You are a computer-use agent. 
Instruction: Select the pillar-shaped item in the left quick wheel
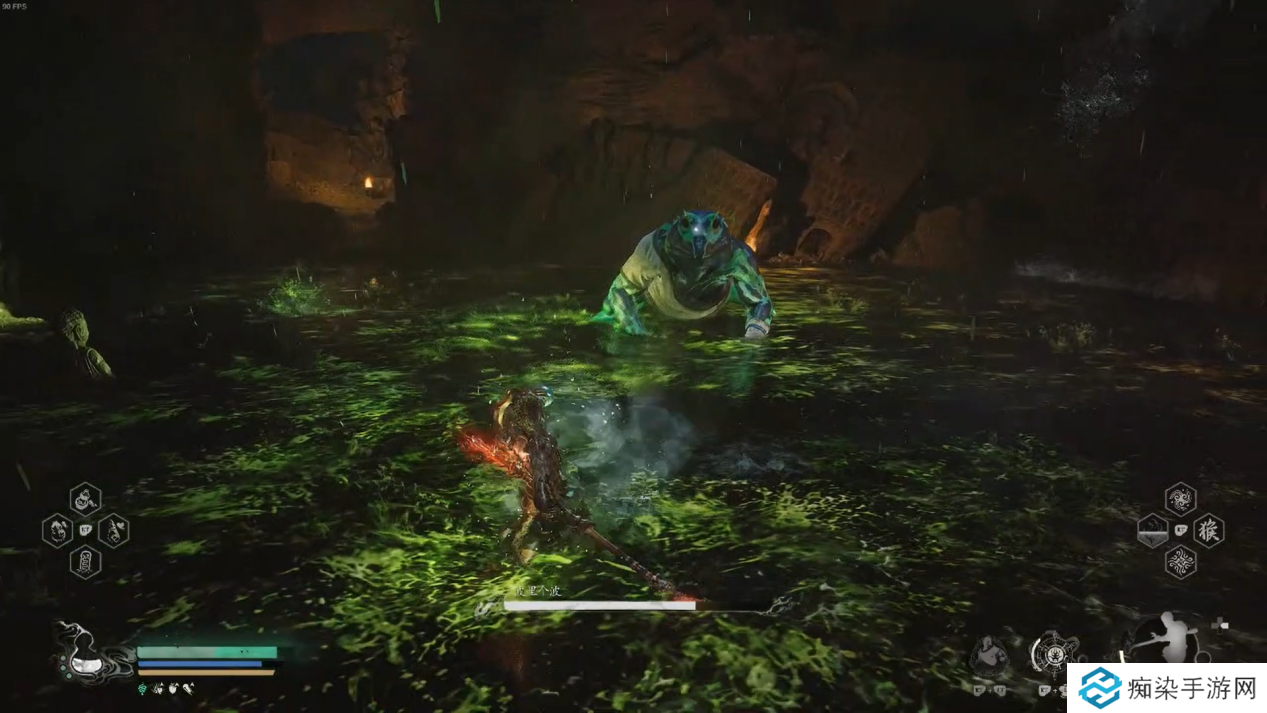(x=85, y=561)
